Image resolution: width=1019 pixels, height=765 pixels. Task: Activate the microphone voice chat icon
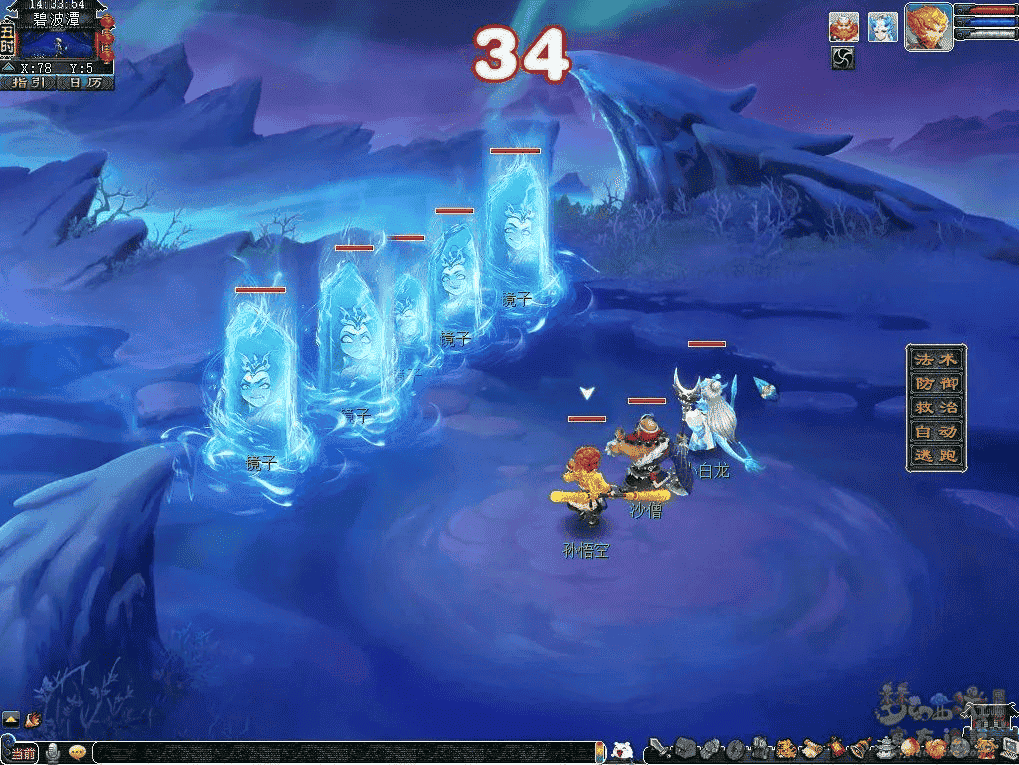coord(52,752)
